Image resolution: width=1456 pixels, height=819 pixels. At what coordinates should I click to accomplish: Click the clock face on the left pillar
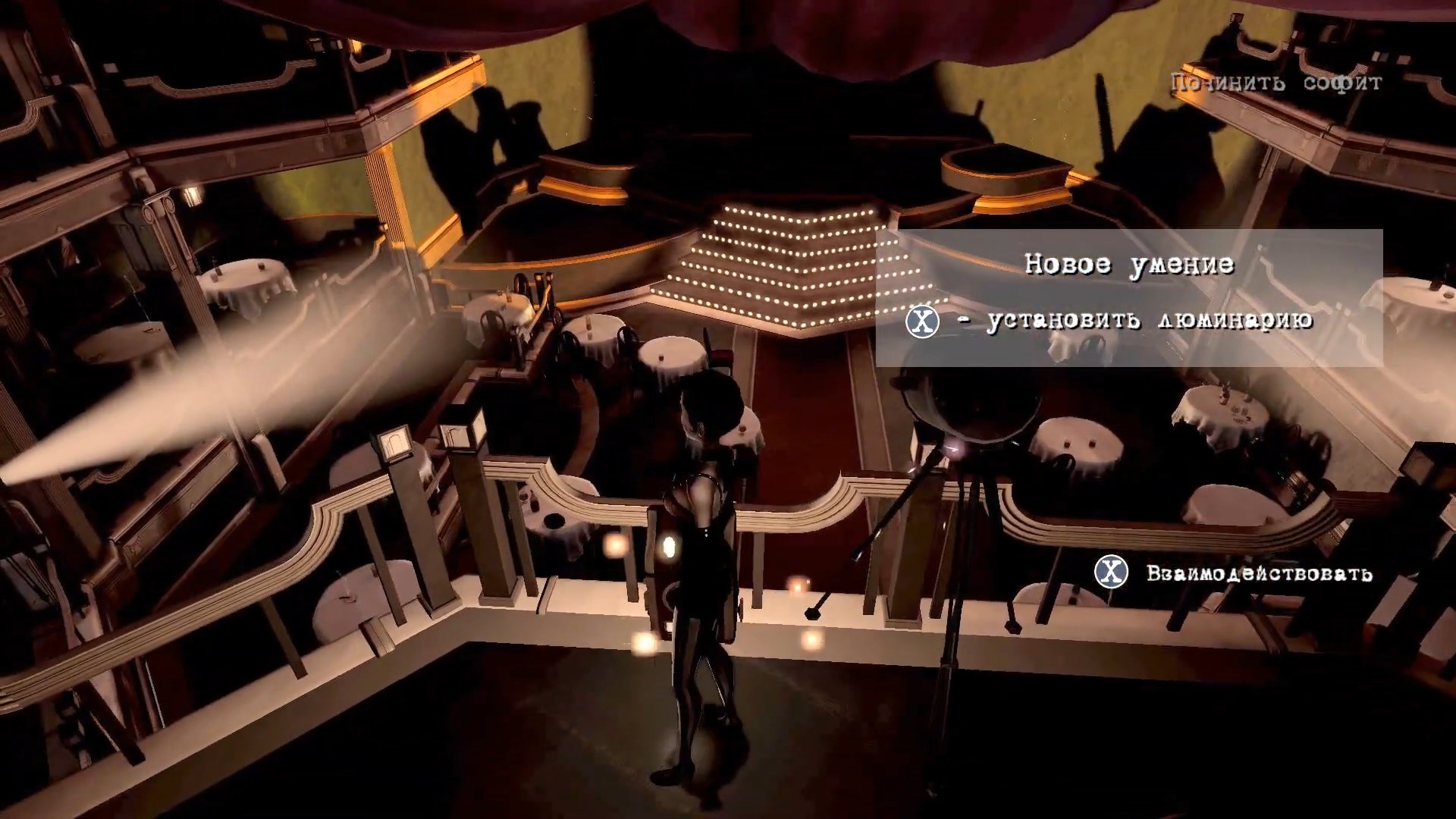point(396,441)
